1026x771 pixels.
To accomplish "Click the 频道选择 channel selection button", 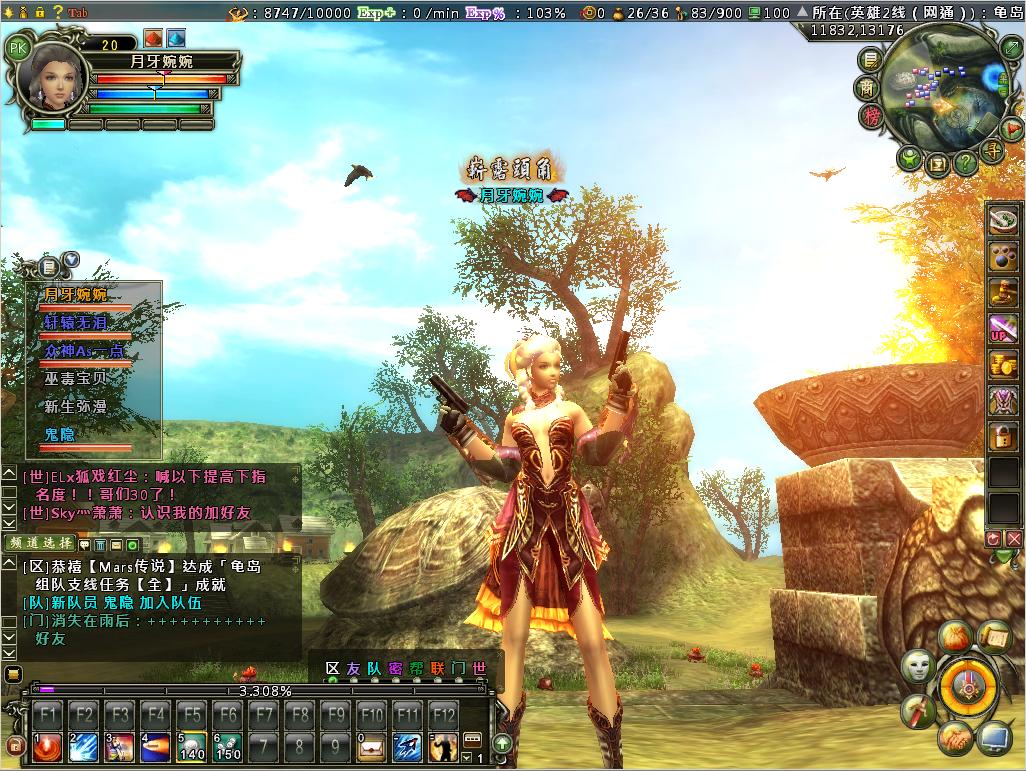I will pyautogui.click(x=39, y=543).
